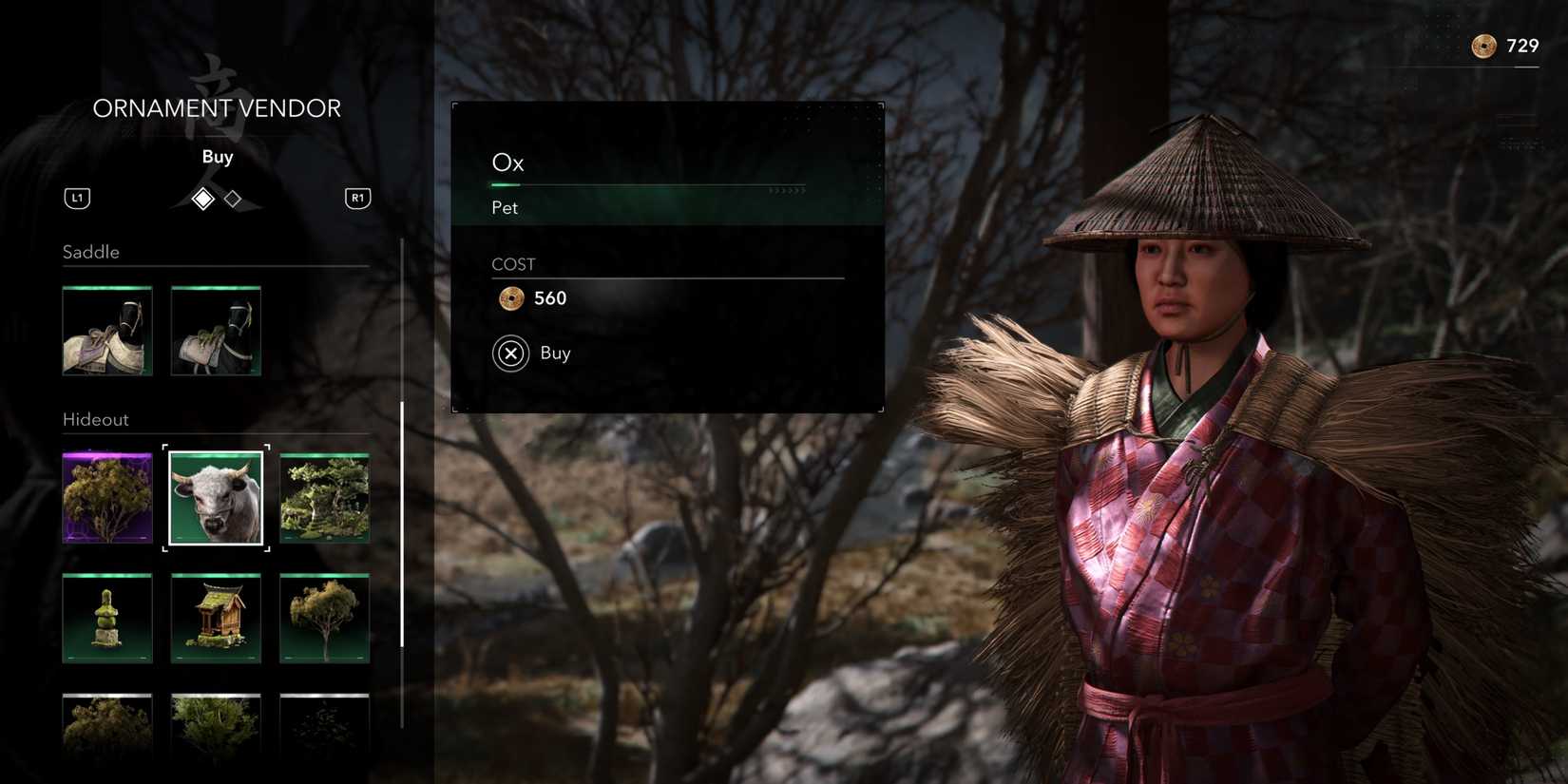
Task: Select the bonsai garden hideout ornament
Action: click(x=324, y=498)
